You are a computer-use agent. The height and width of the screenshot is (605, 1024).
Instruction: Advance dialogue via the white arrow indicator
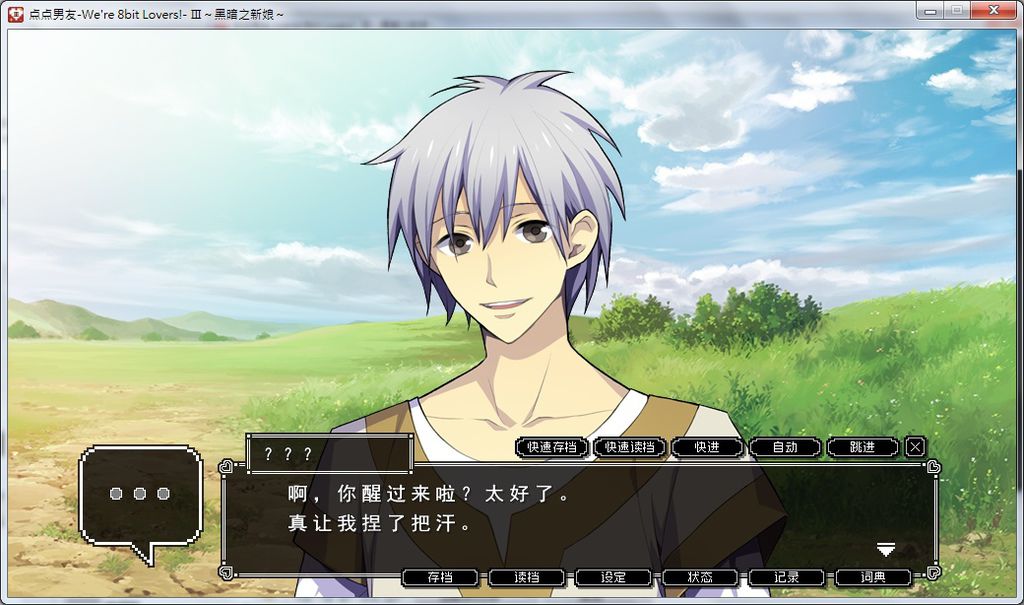pyautogui.click(x=885, y=549)
